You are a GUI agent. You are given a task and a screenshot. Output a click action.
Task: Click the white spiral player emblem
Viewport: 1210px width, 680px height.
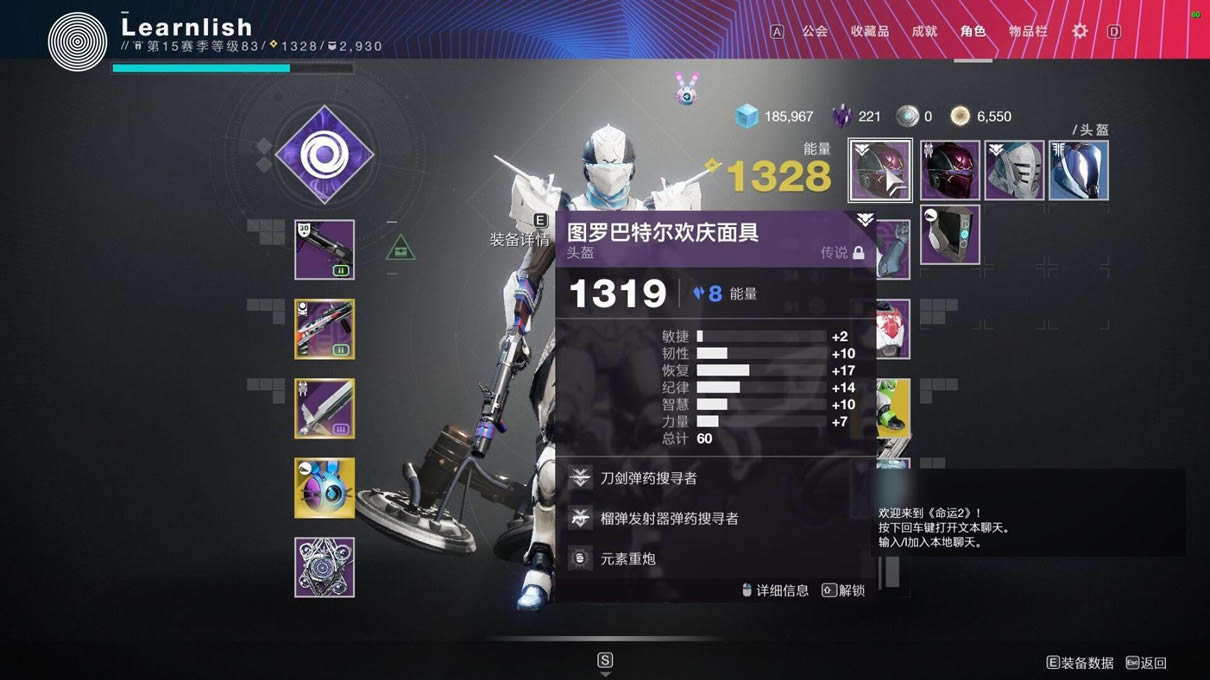click(x=77, y=40)
